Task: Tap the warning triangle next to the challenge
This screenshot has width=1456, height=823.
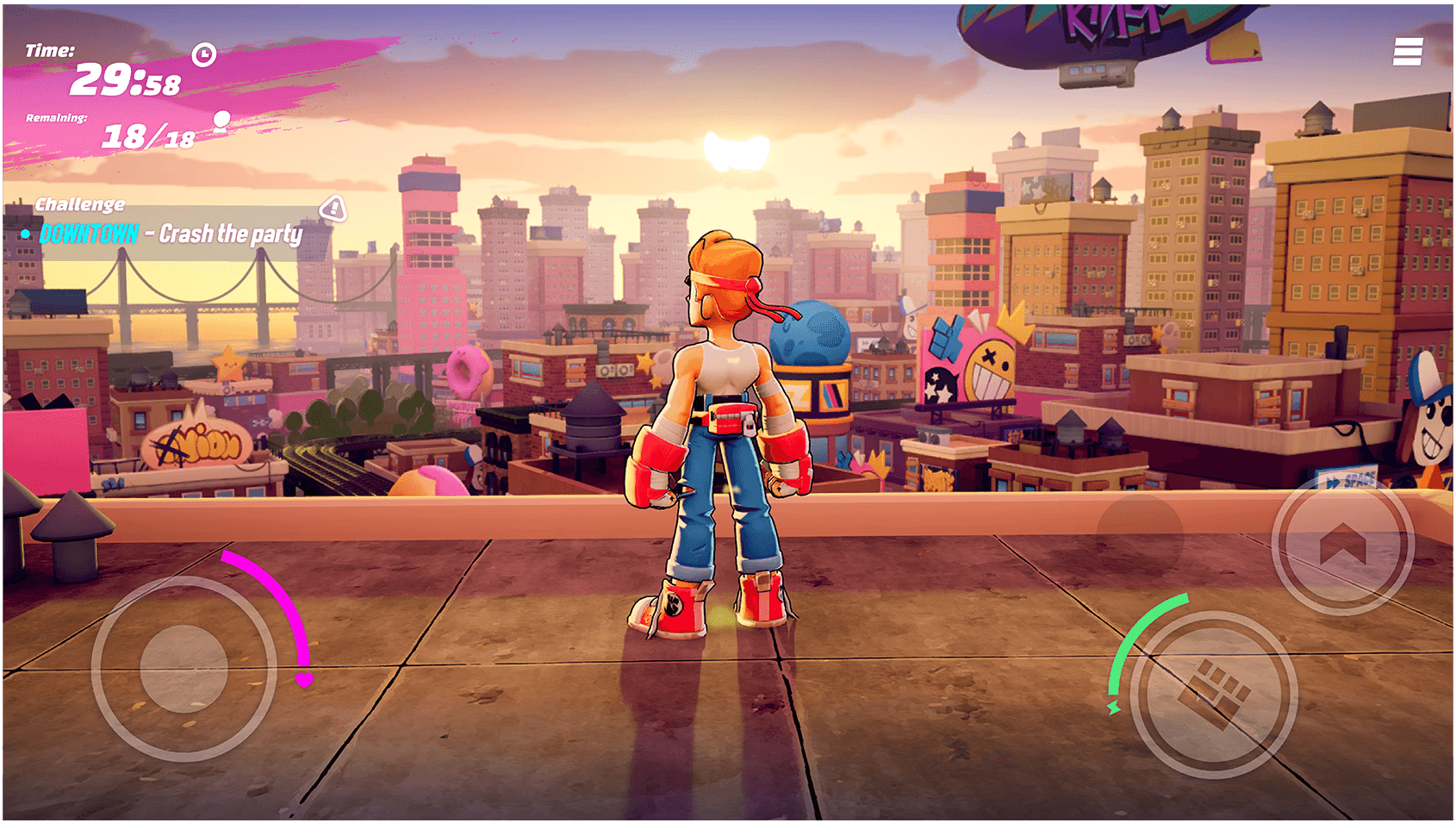Action: coord(332,209)
